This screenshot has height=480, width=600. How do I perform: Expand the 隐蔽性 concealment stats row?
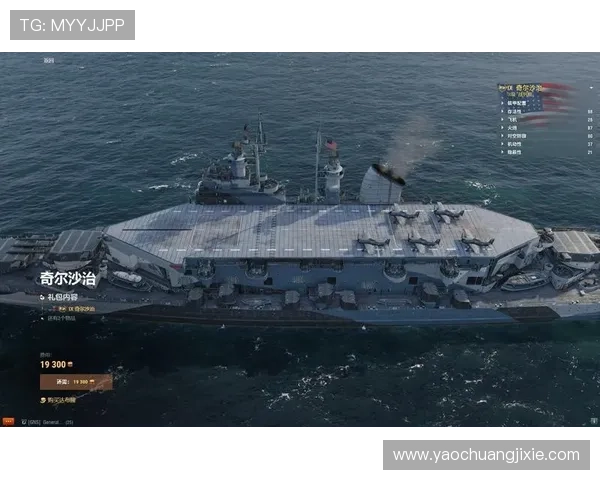coord(516,151)
